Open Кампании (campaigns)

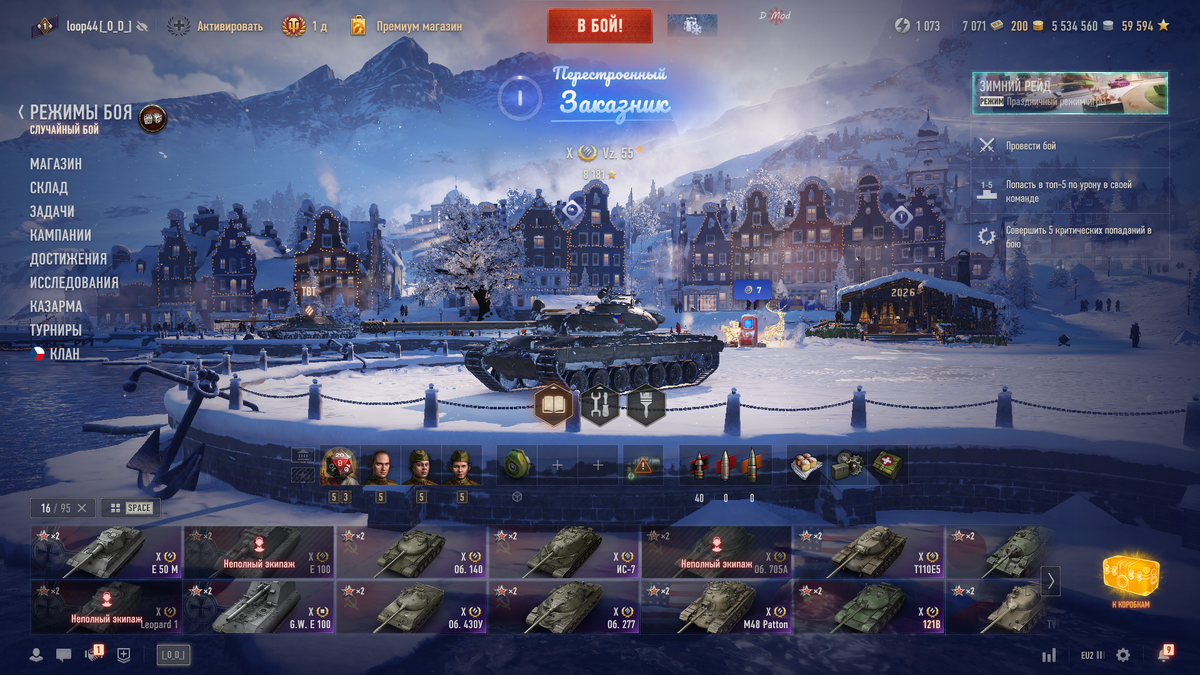click(x=60, y=235)
